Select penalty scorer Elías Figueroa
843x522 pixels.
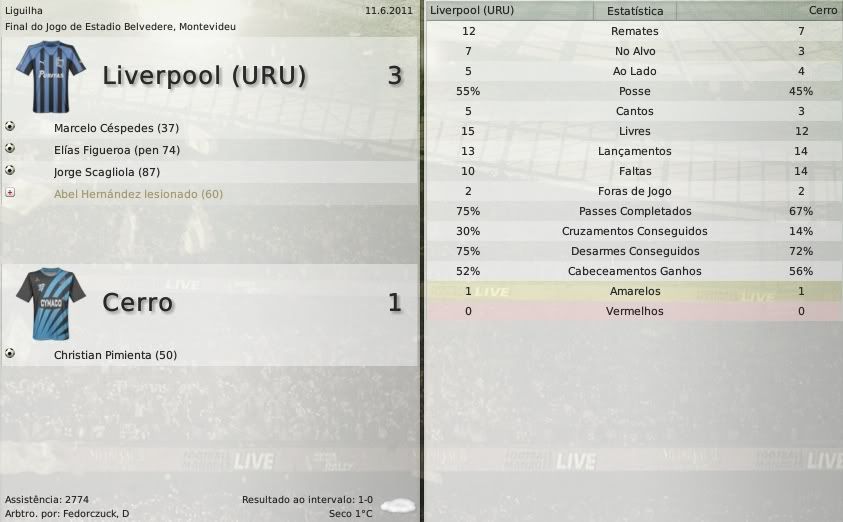pyautogui.click(x=117, y=150)
